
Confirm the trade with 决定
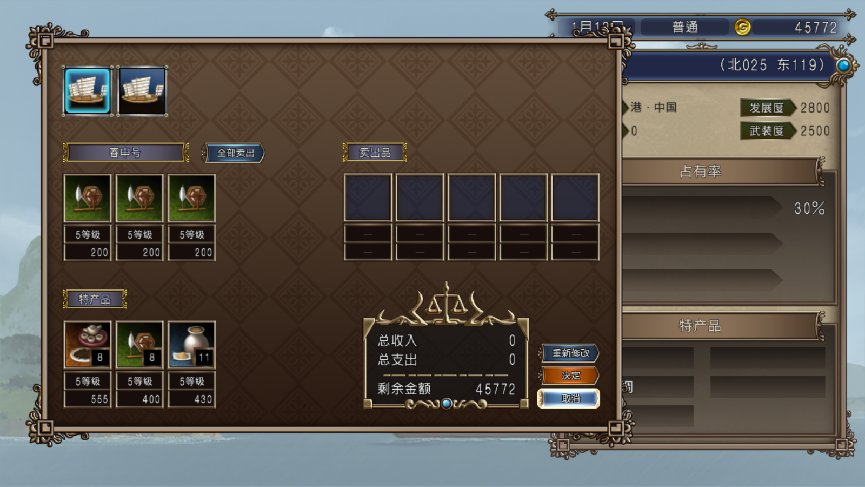[x=570, y=376]
